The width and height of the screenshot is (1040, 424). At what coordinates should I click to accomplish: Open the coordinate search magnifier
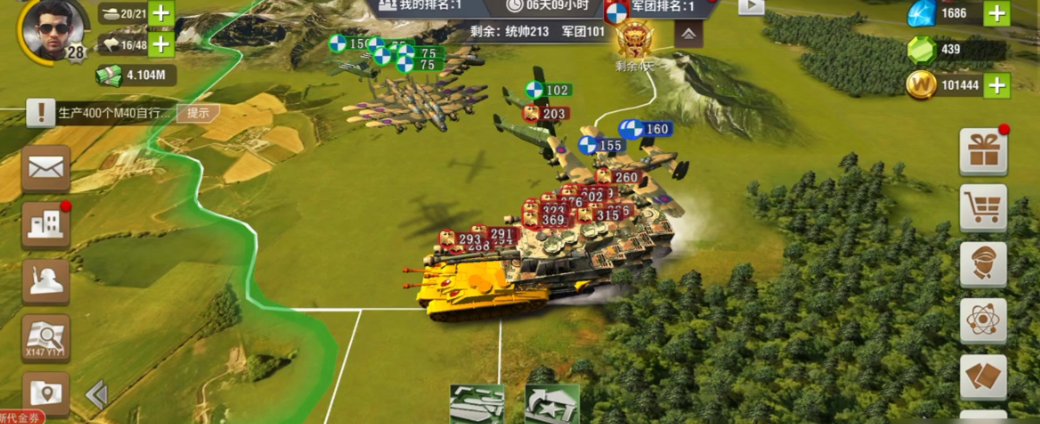[x=46, y=338]
